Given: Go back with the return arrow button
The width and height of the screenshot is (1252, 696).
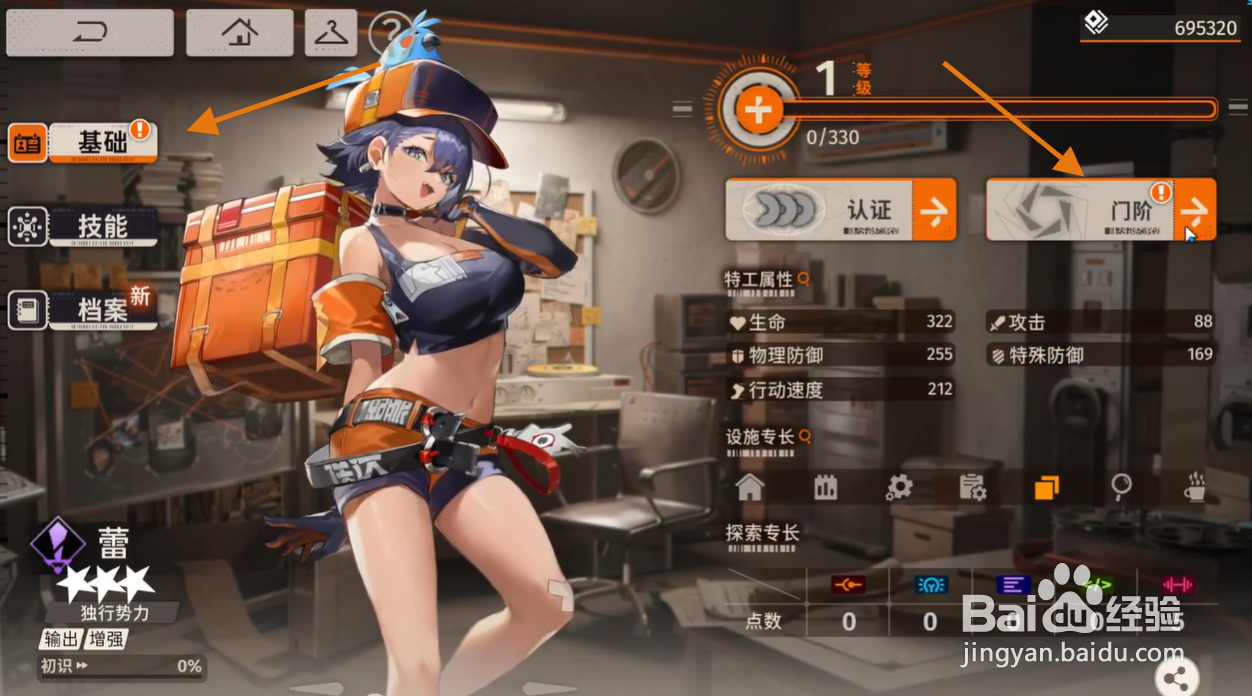Looking at the screenshot, I should [89, 33].
